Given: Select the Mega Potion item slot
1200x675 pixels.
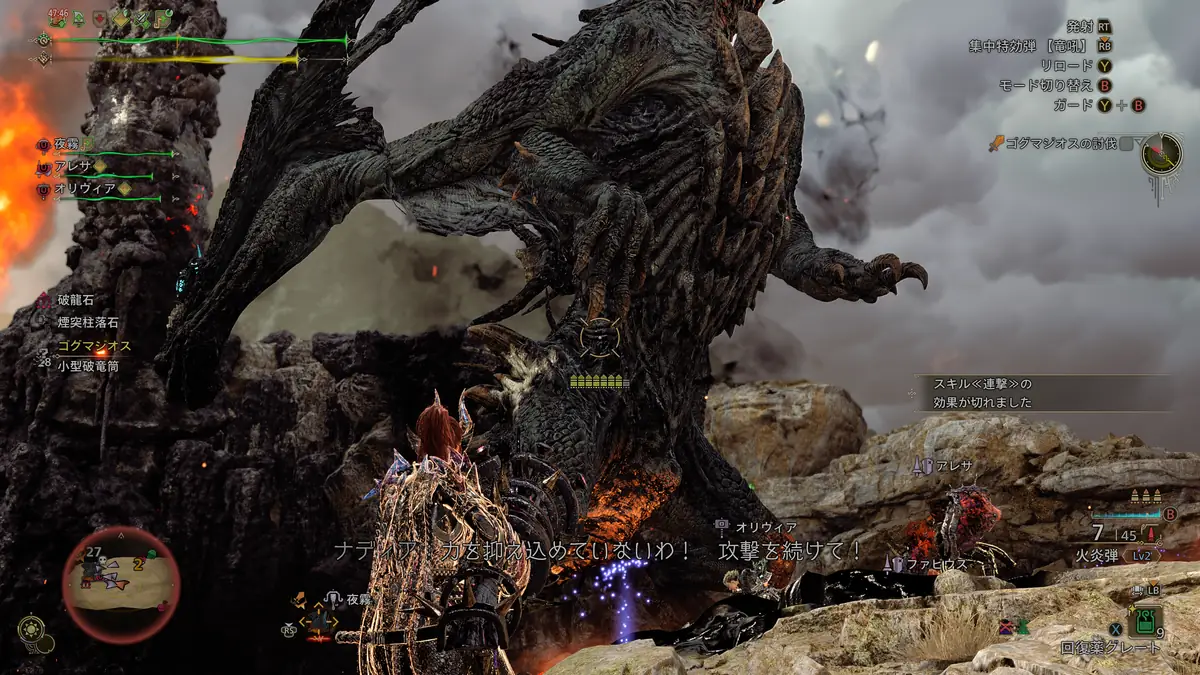Looking at the screenshot, I should [1144, 622].
